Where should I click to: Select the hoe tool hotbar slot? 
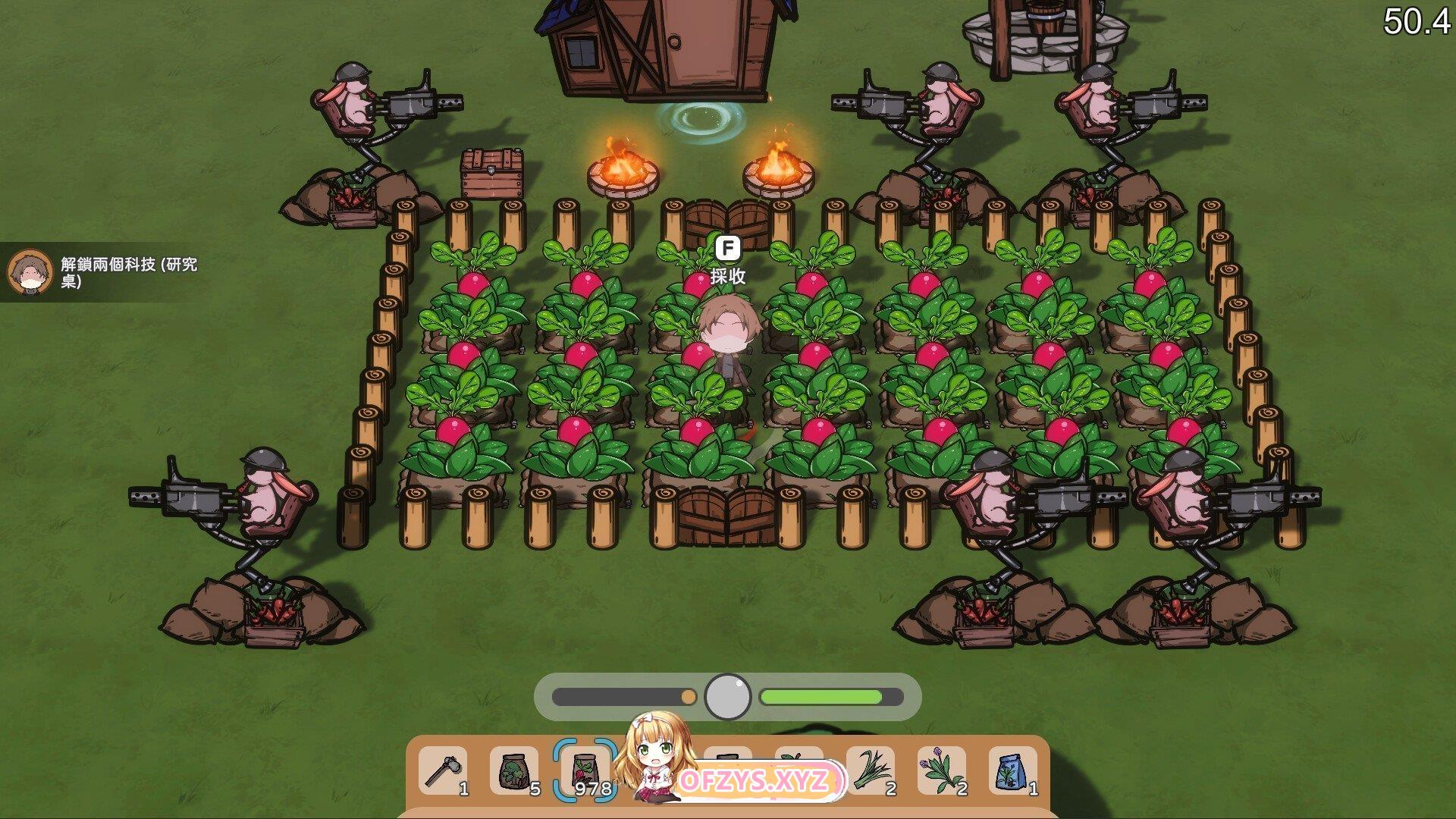pos(443,771)
